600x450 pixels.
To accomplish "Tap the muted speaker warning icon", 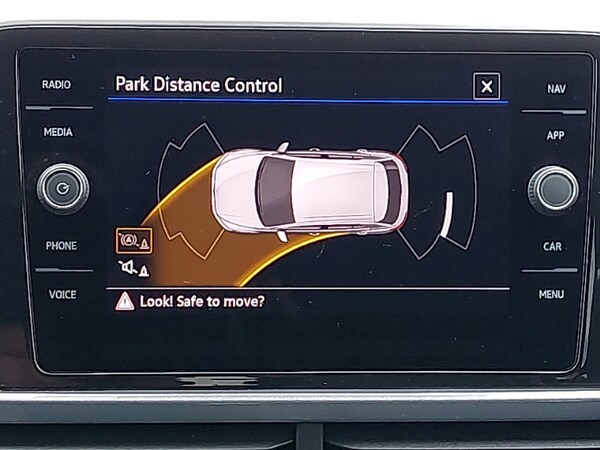I will coord(133,268).
